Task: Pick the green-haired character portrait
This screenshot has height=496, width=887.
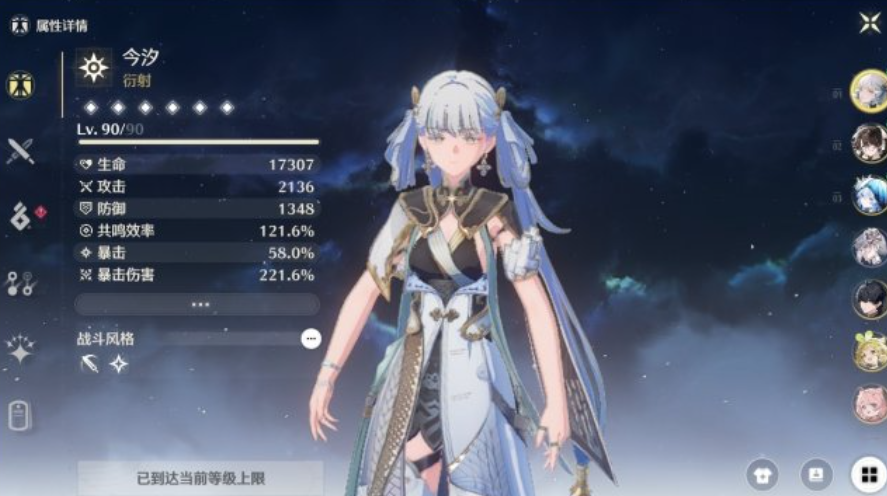Action: pos(869,352)
